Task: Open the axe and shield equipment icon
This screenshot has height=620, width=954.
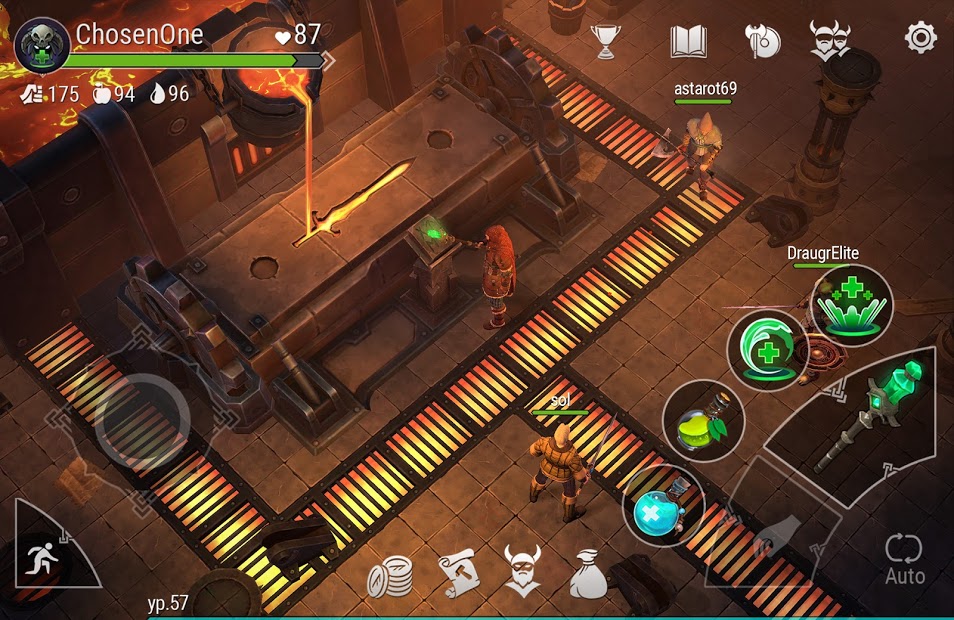Action: coord(761,41)
